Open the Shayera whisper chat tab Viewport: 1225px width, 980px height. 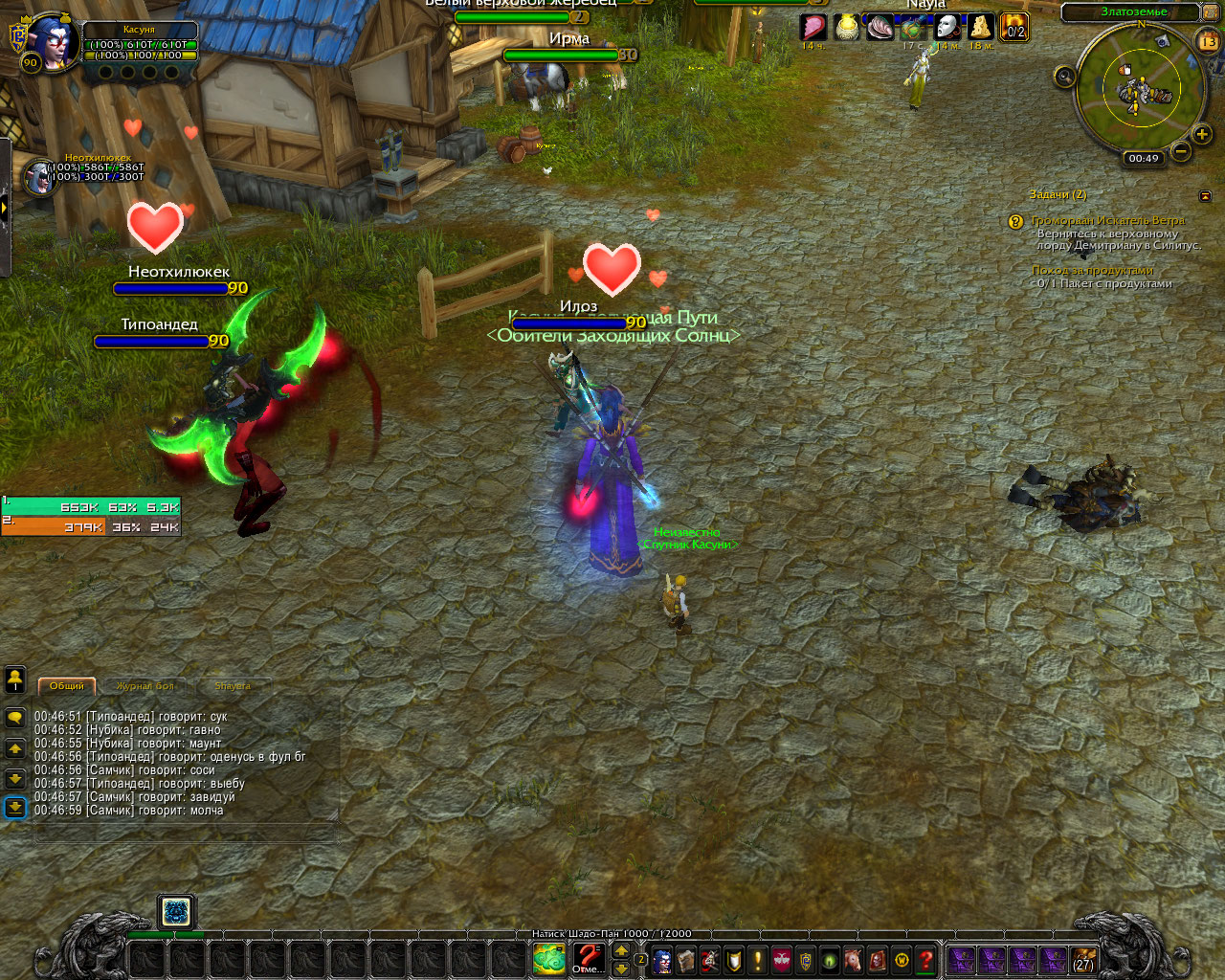[233, 686]
